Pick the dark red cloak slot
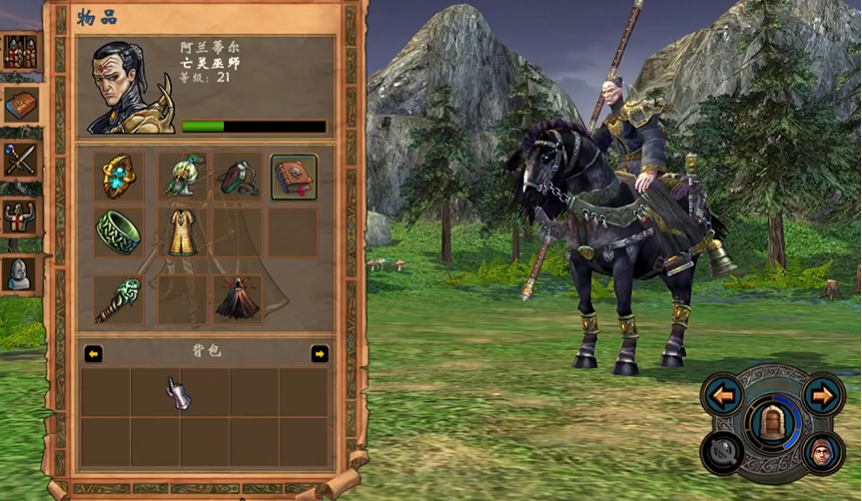 [x=238, y=300]
